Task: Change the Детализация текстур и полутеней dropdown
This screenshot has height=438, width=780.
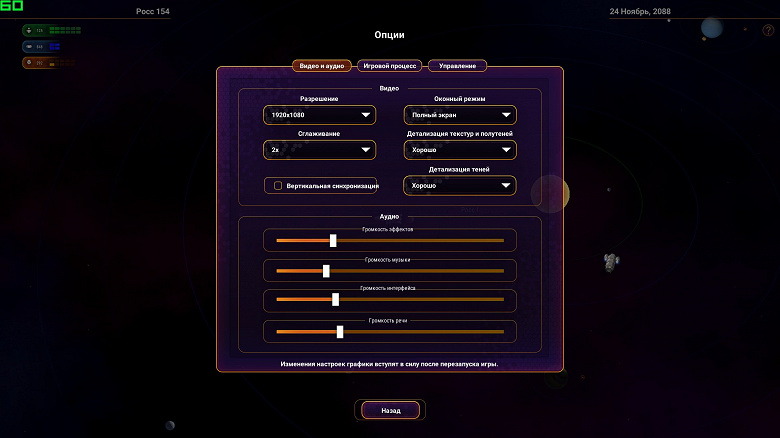Action: coord(460,150)
